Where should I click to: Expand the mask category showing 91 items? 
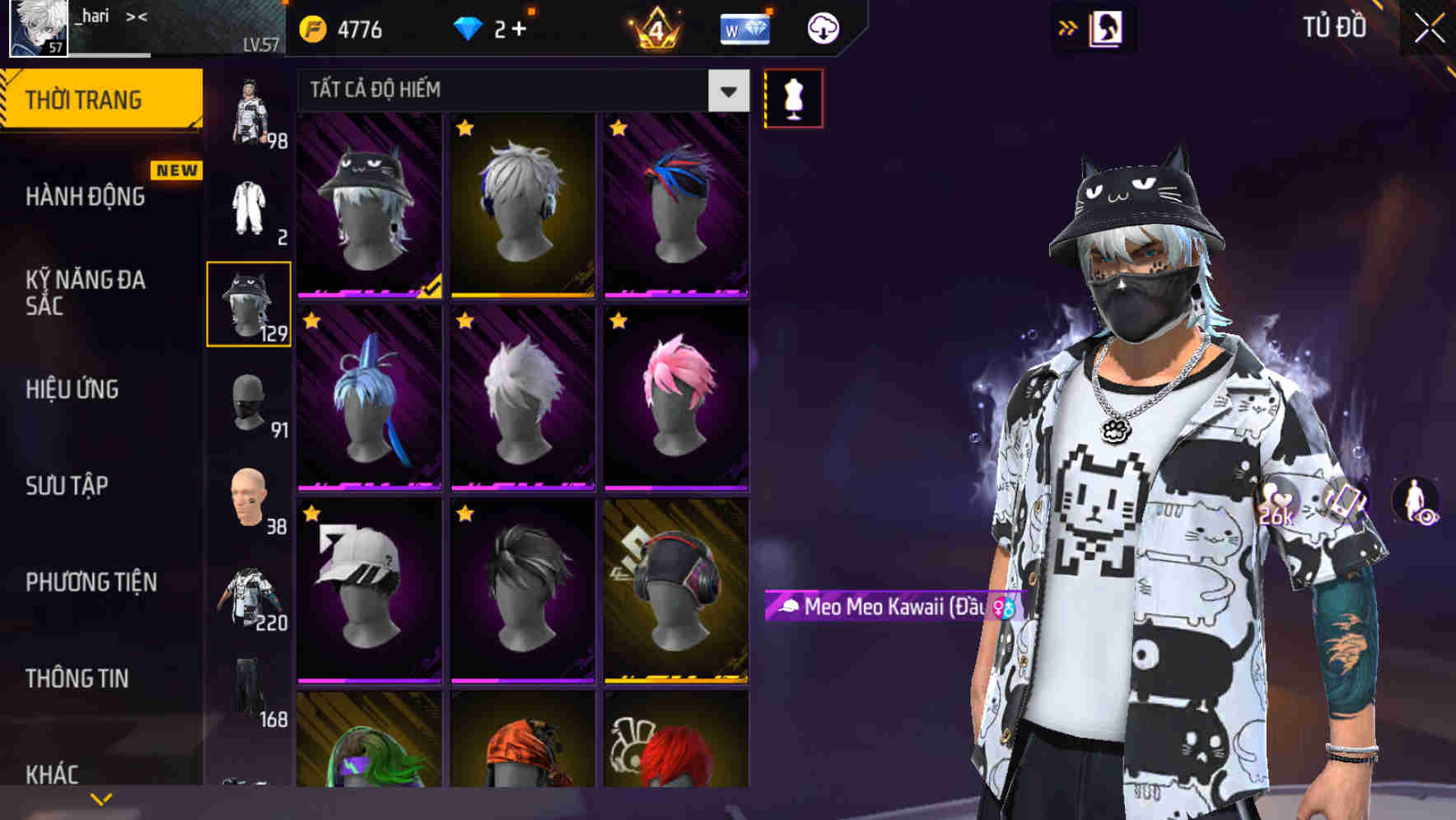(x=249, y=405)
